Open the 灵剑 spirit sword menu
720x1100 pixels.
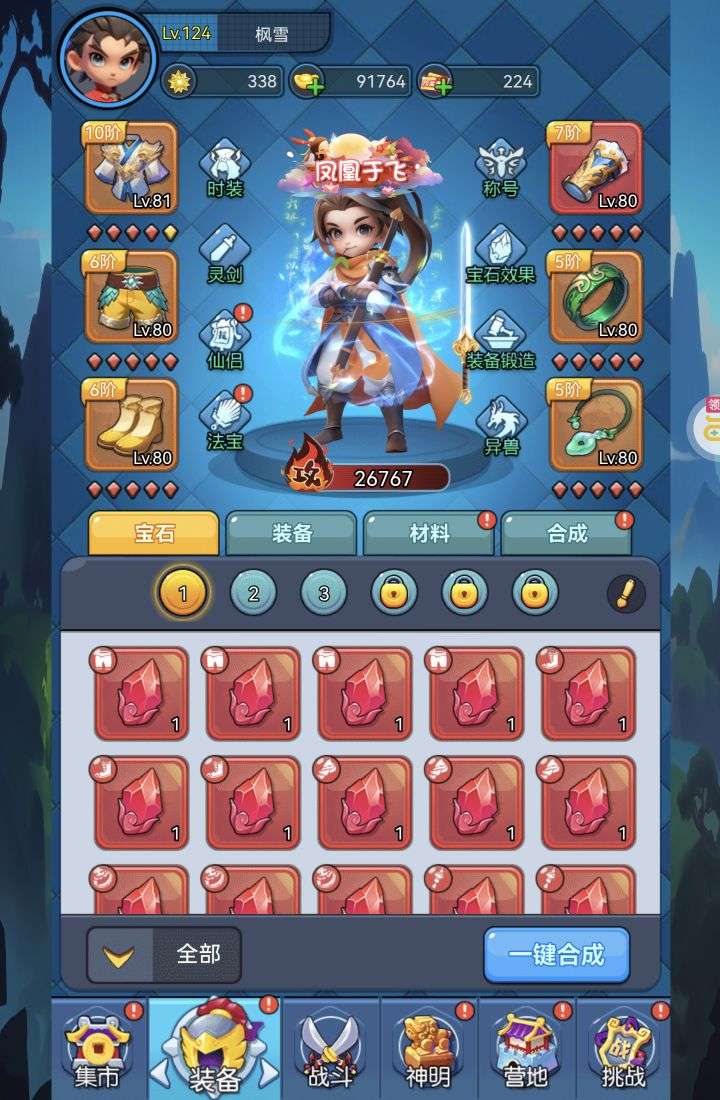pyautogui.click(x=225, y=254)
